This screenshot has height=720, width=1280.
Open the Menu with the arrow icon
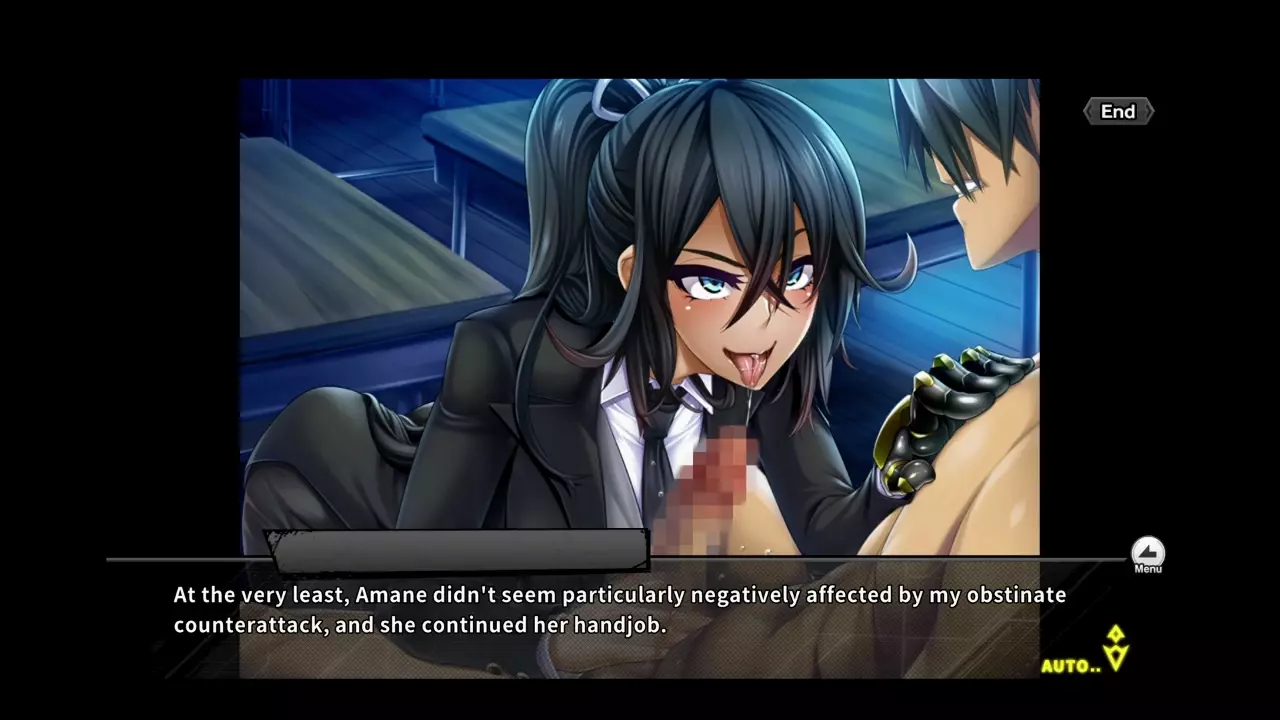point(1147,553)
